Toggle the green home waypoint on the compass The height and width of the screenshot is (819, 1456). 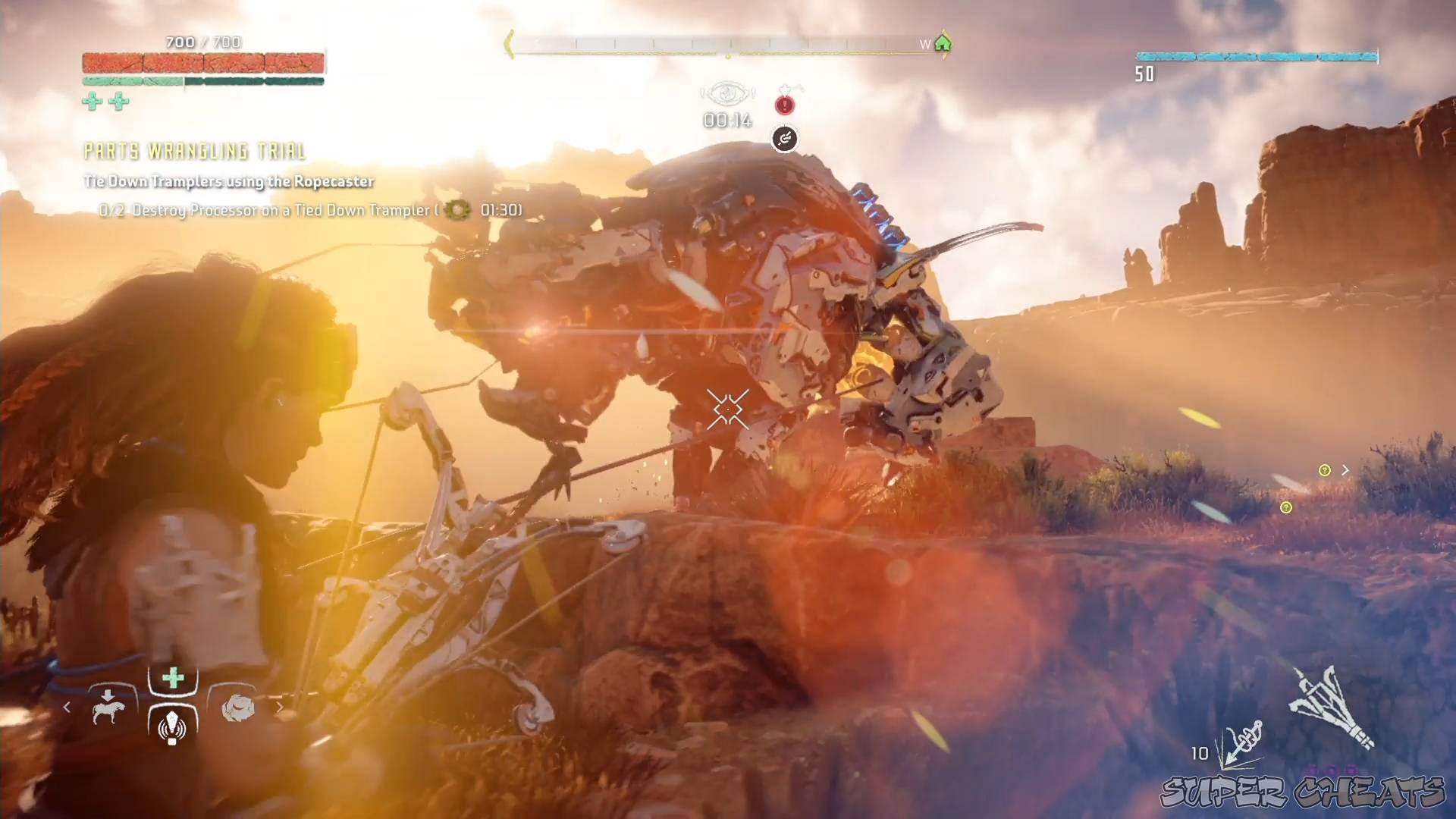pyautogui.click(x=943, y=44)
